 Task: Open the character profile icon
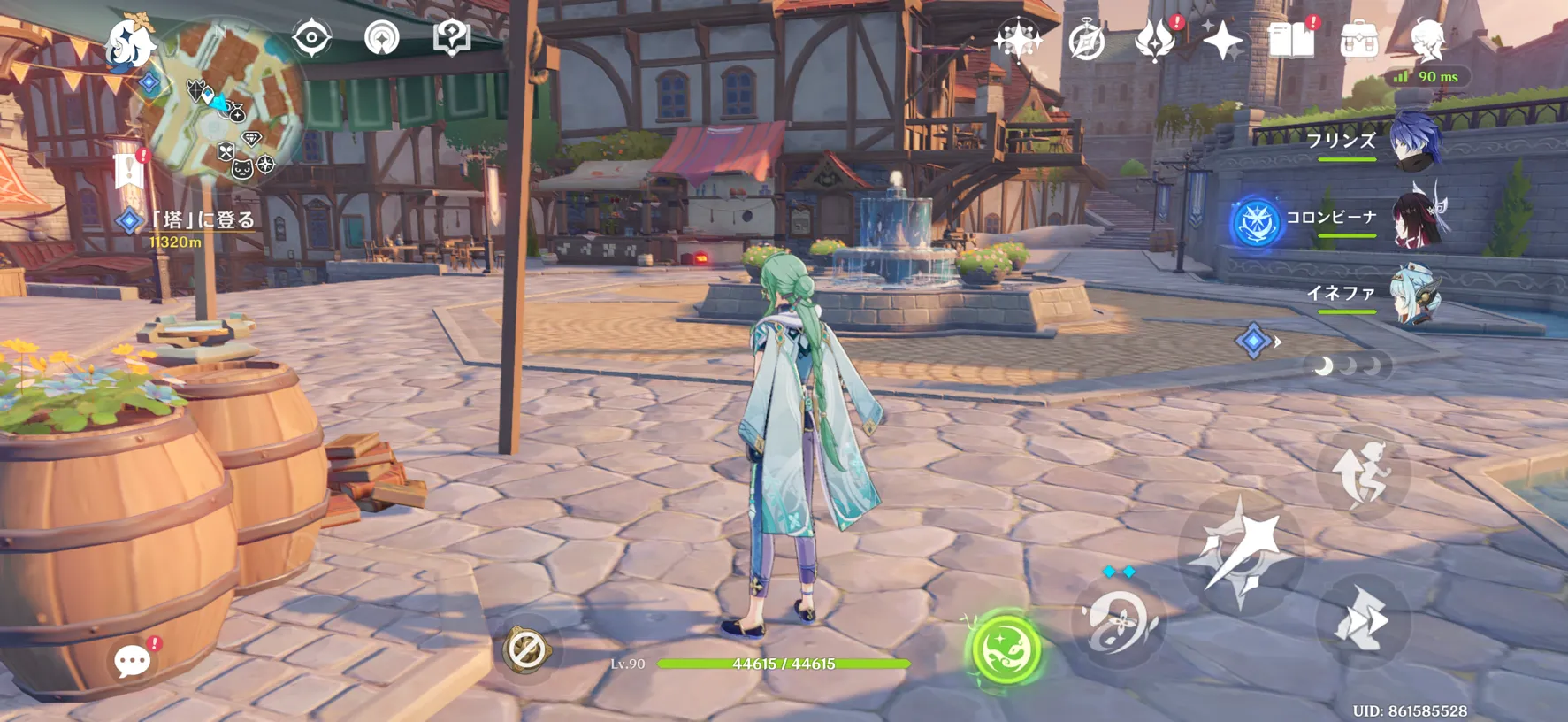[x=1427, y=41]
